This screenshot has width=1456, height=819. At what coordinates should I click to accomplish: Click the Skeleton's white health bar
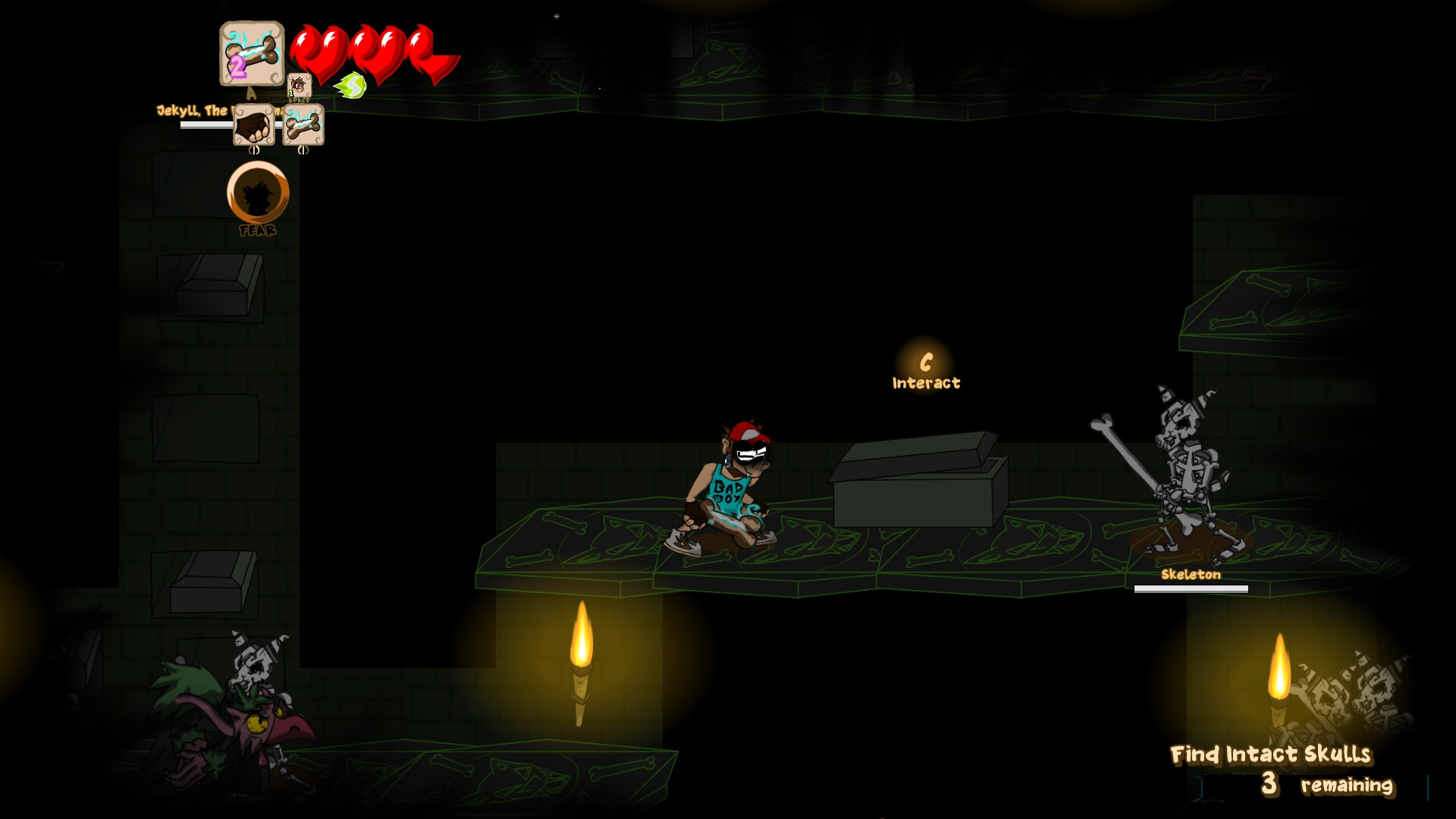point(1191,589)
